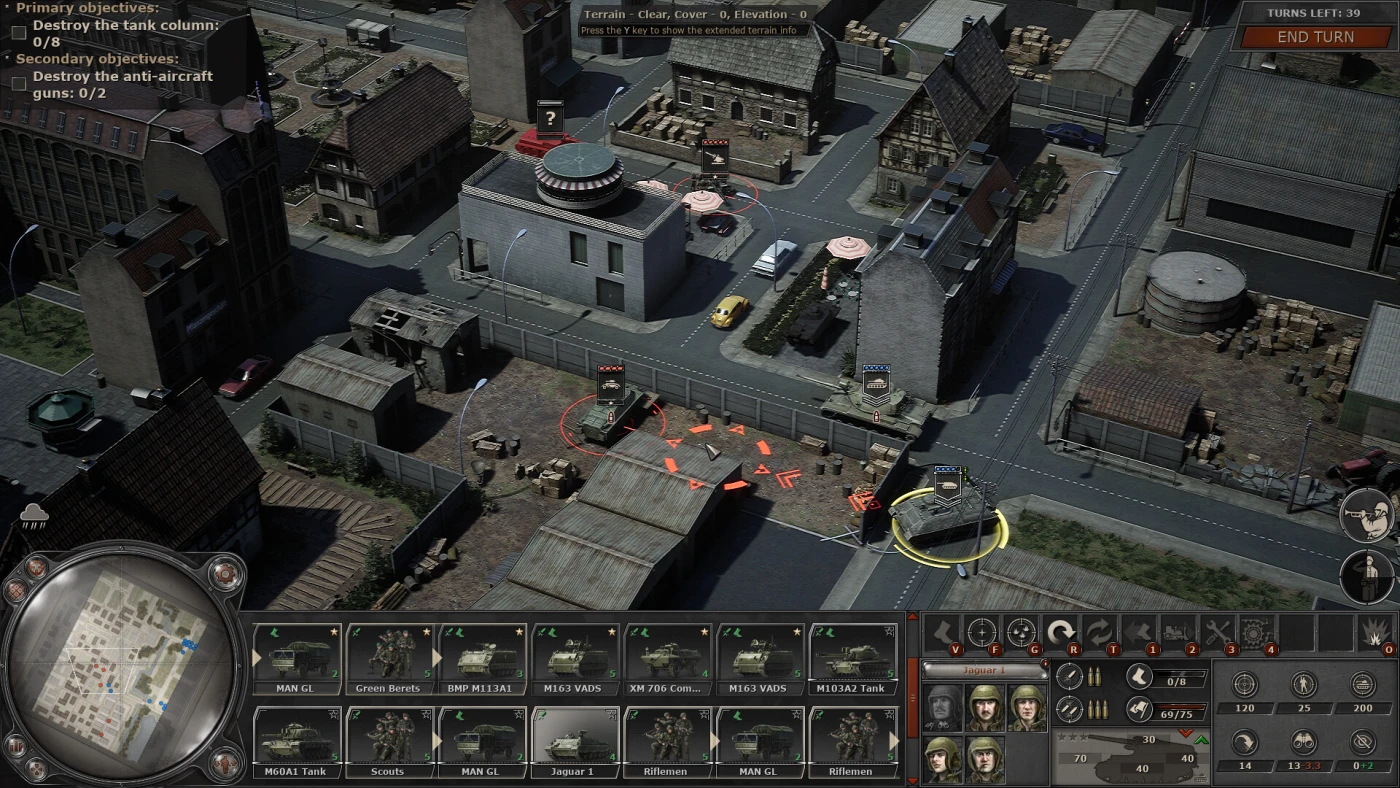This screenshot has height=788, width=1400.
Task: Select the Jaguar 1 unit card
Action: [x=575, y=740]
